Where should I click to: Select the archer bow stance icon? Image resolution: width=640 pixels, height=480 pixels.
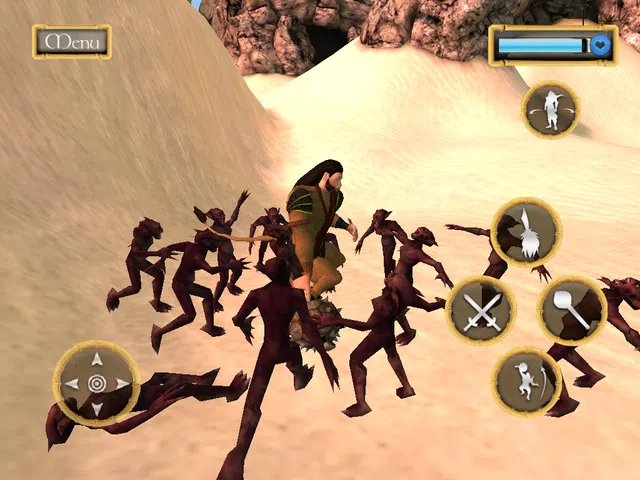coord(550,110)
